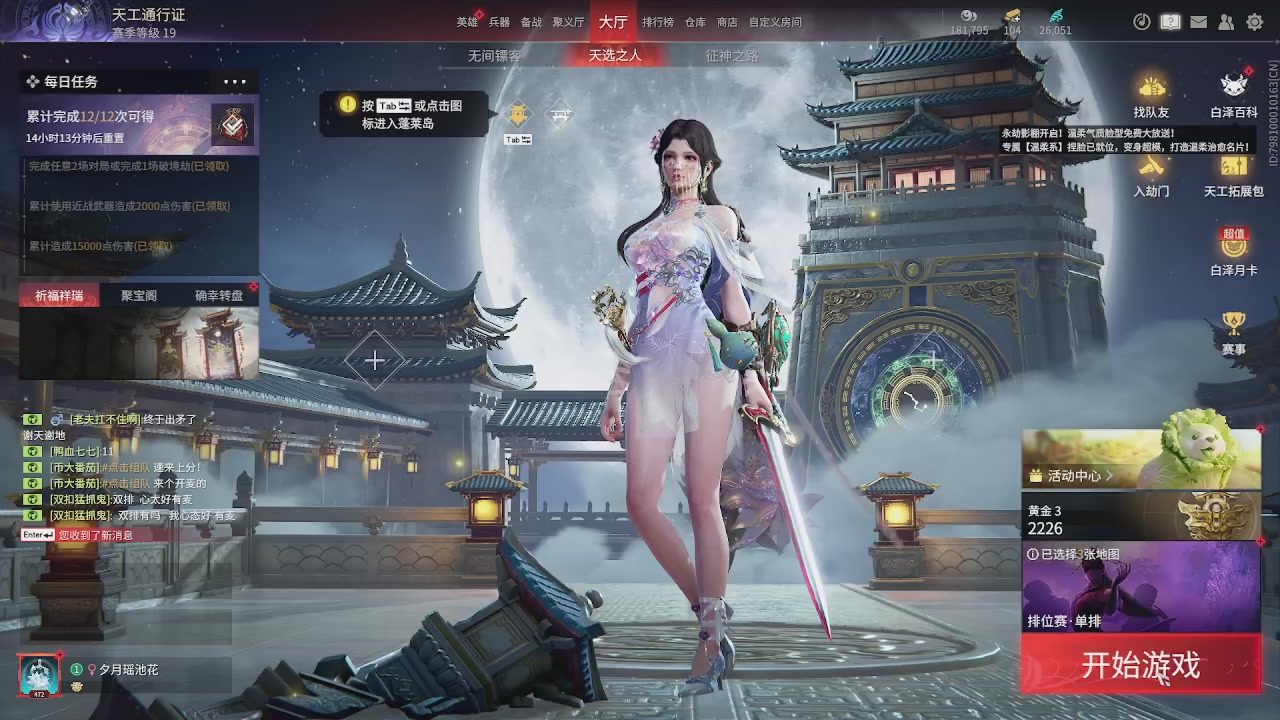Viewport: 1280px width, 720px height.
Task: Open the daily task overflow menu dots
Action: pos(234,81)
